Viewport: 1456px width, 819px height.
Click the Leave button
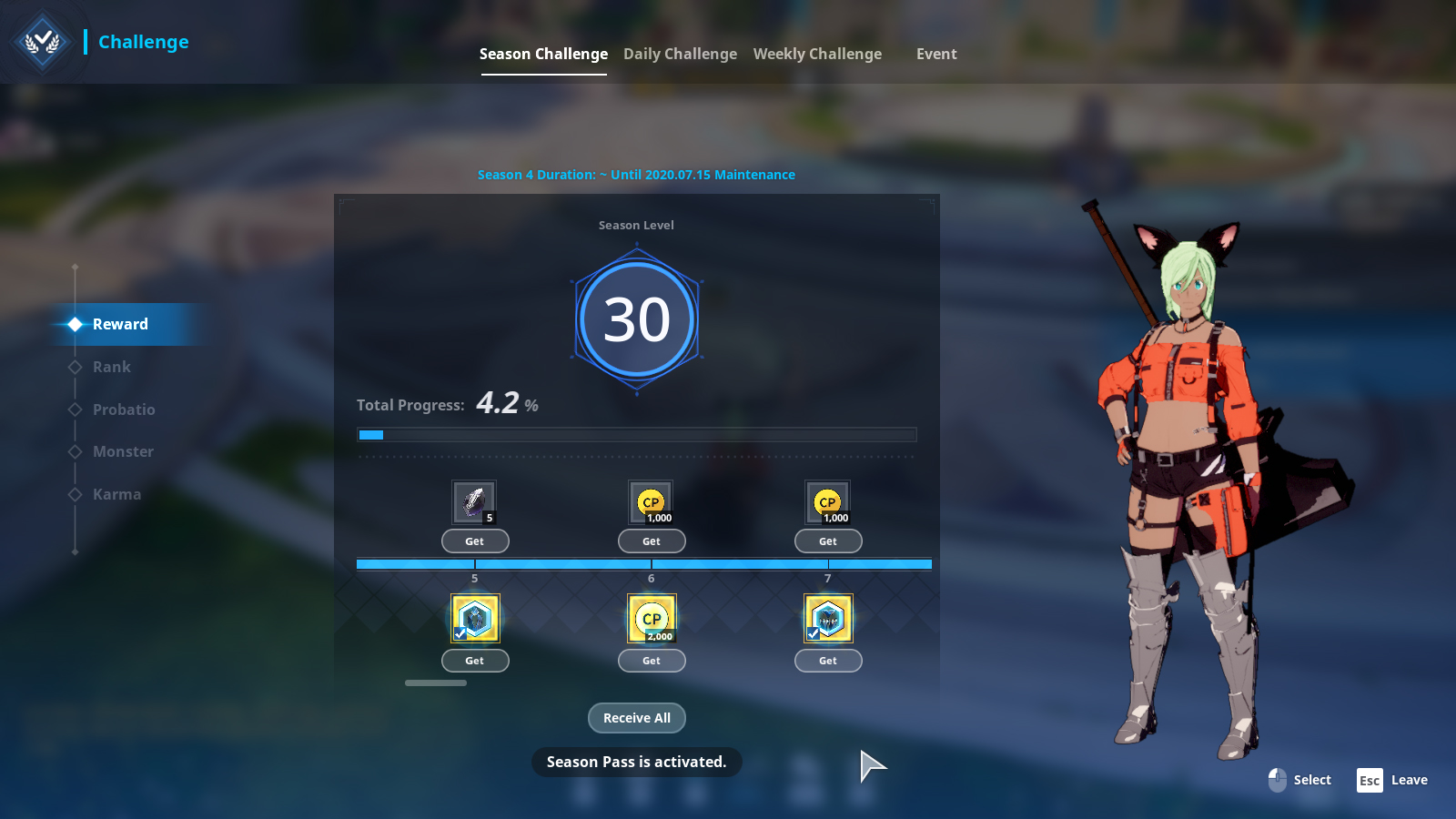[x=1392, y=780]
